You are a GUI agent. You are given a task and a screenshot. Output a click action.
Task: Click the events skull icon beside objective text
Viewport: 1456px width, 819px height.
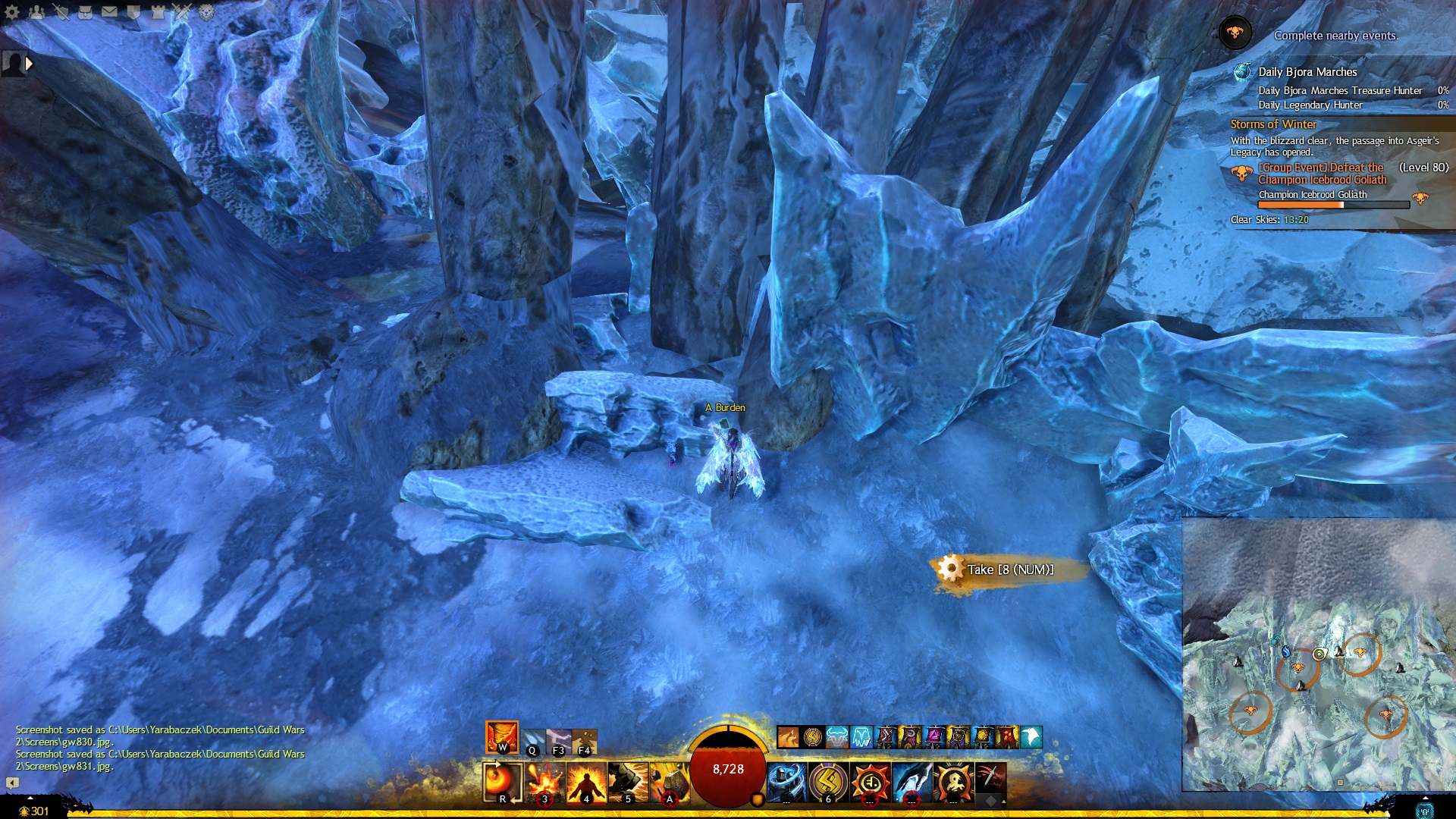click(1235, 33)
